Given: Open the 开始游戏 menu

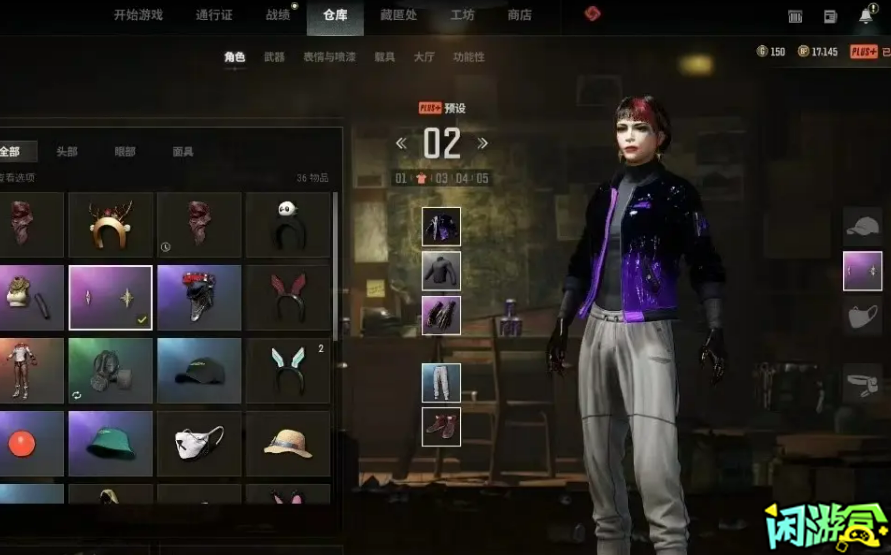Looking at the screenshot, I should pos(138,15).
